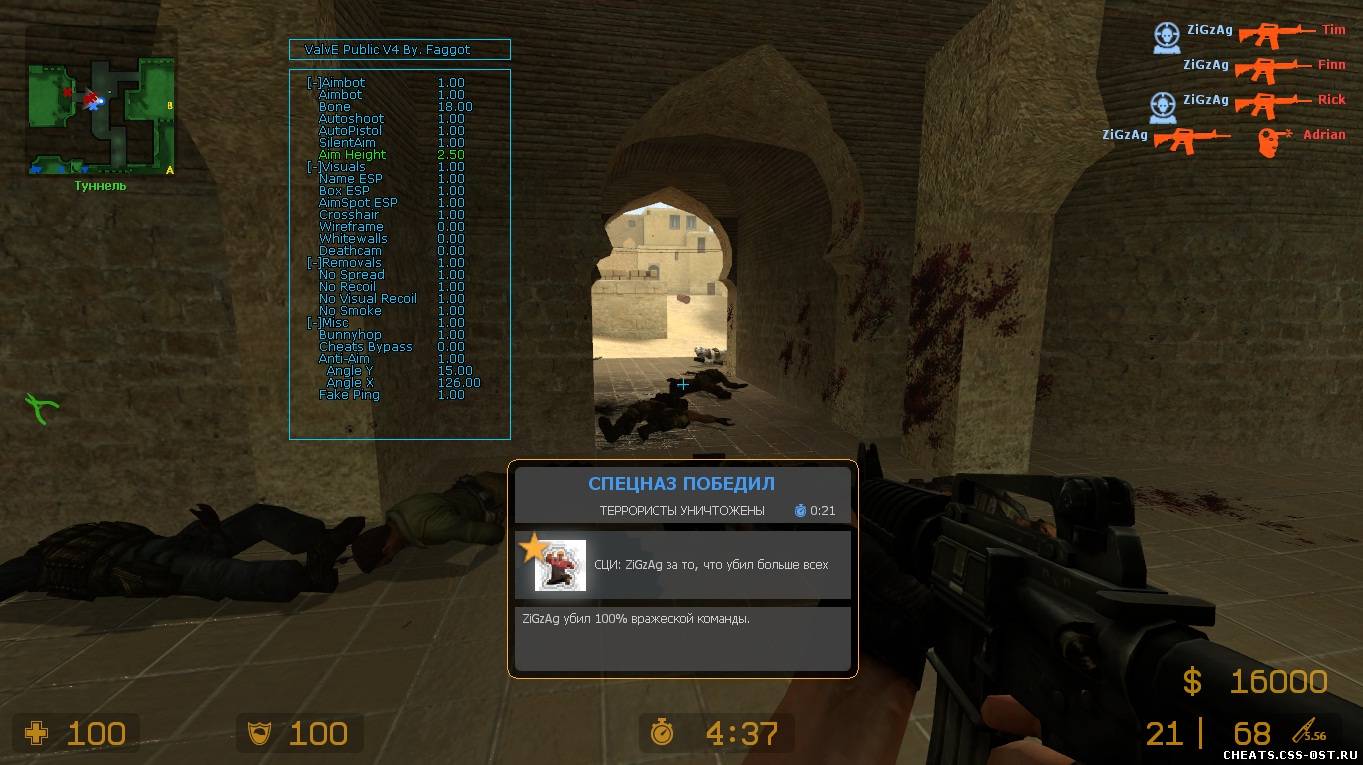Click the radar minimap

tap(101, 115)
